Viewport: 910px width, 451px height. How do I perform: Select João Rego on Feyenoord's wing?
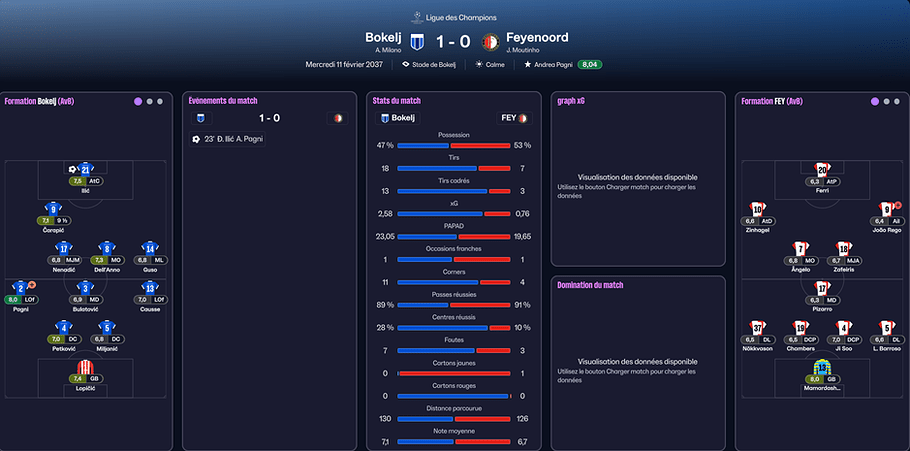[887, 211]
